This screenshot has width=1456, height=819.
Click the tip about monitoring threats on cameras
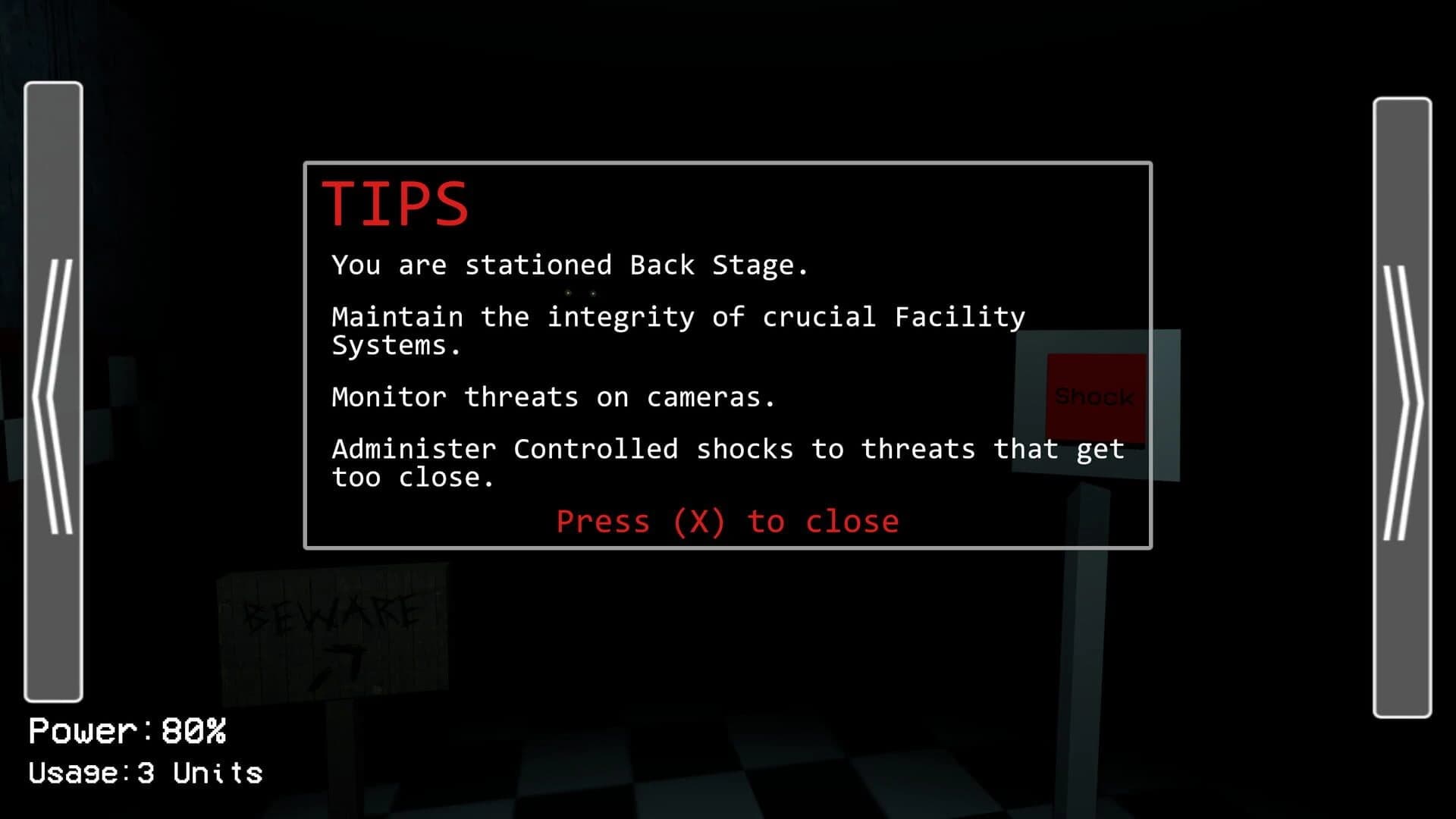pos(554,397)
